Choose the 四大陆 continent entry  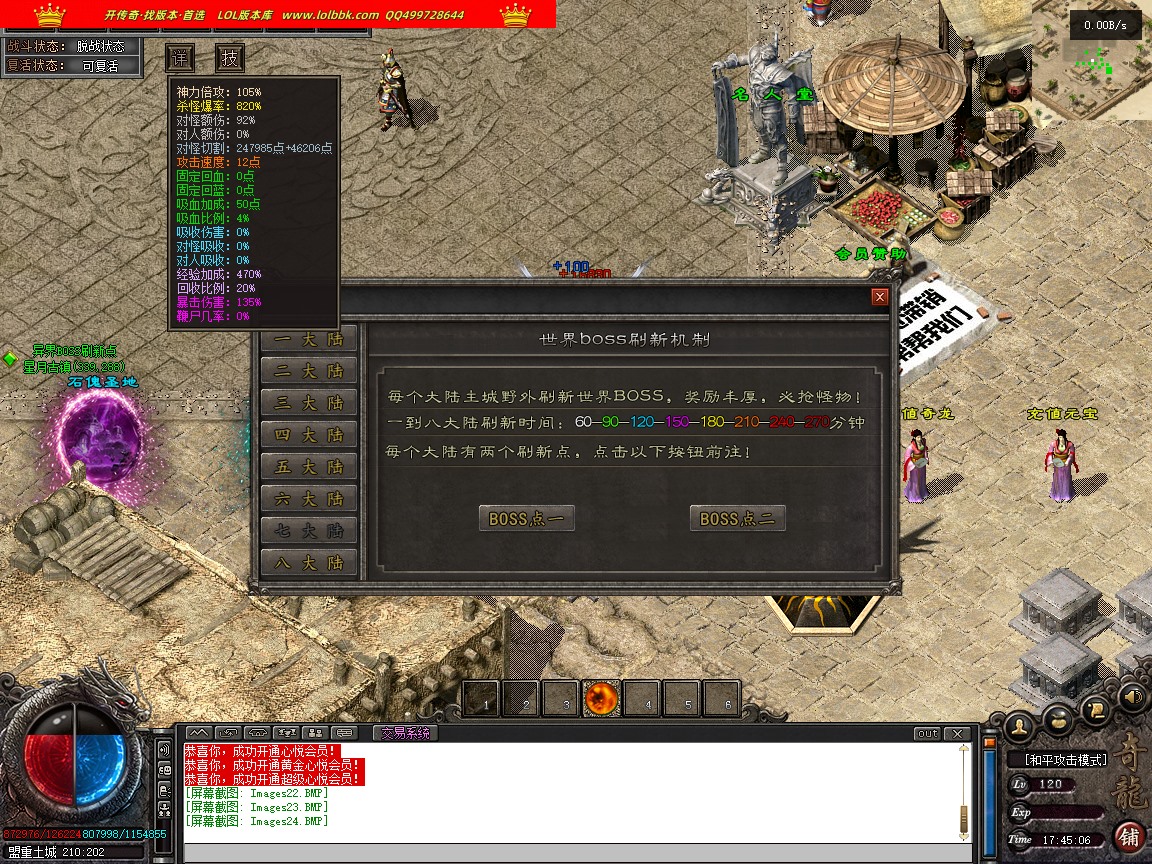(x=309, y=435)
